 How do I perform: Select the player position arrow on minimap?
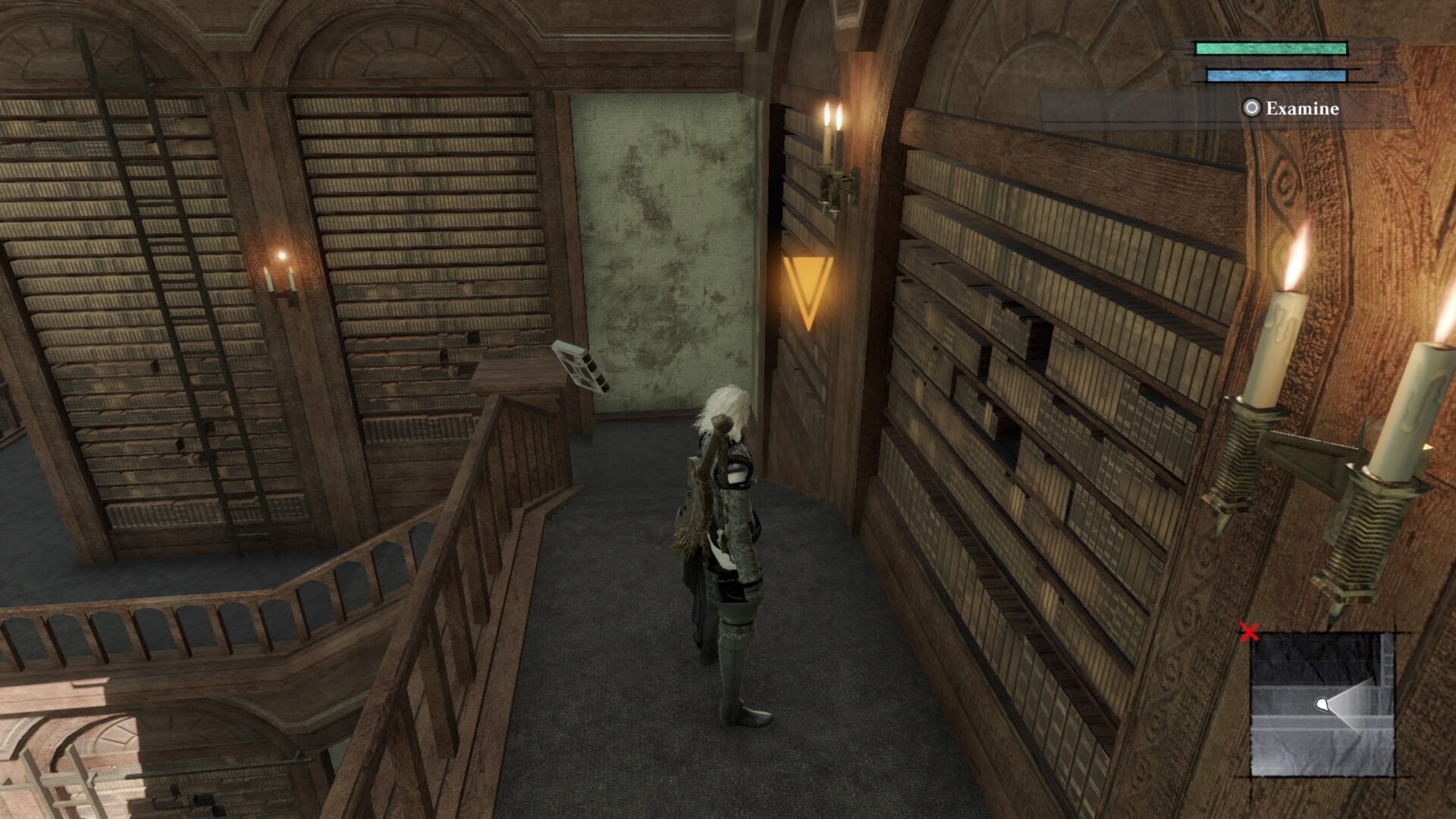[x=1321, y=704]
